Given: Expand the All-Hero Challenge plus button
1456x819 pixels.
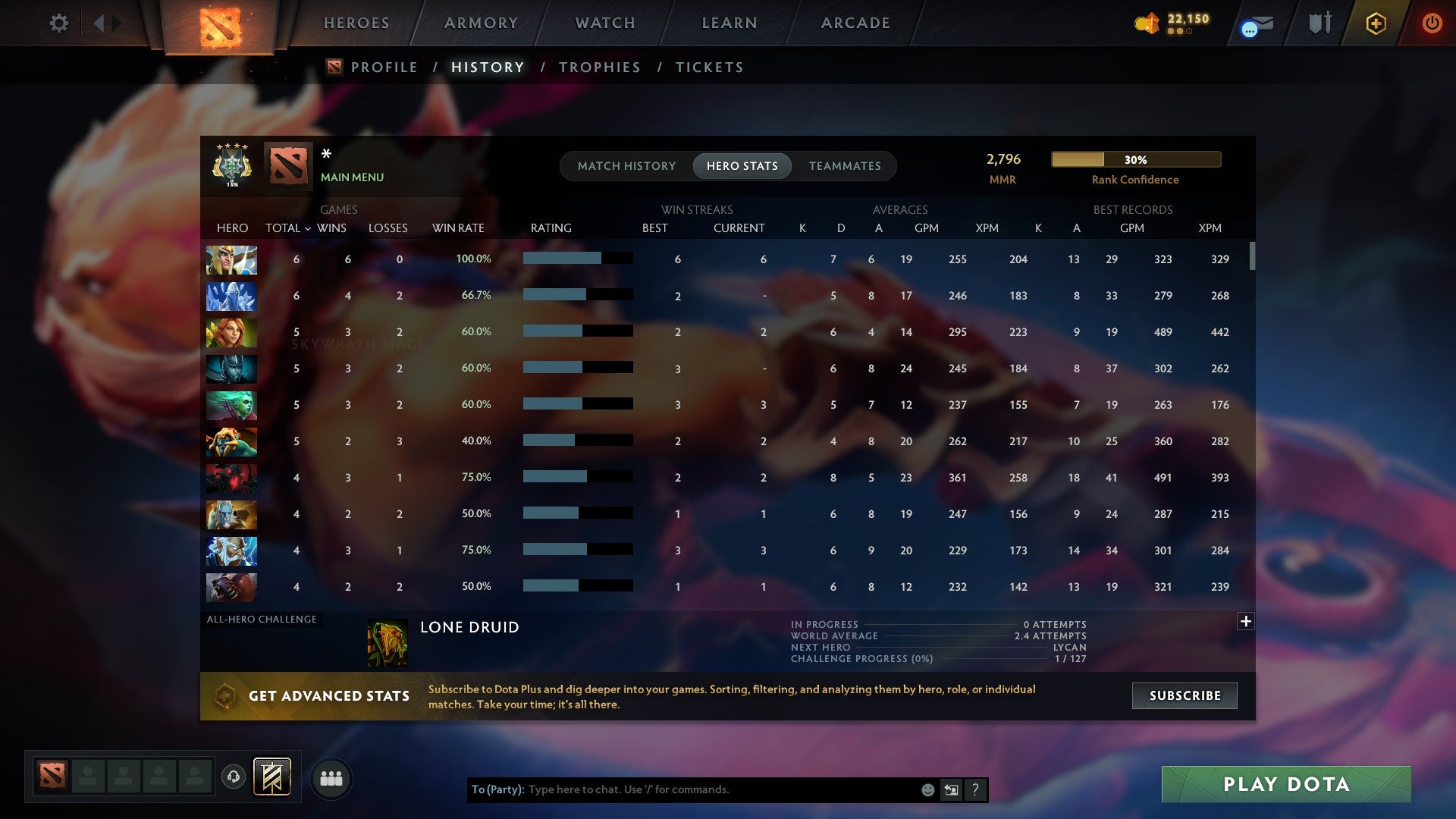Looking at the screenshot, I should tap(1246, 620).
